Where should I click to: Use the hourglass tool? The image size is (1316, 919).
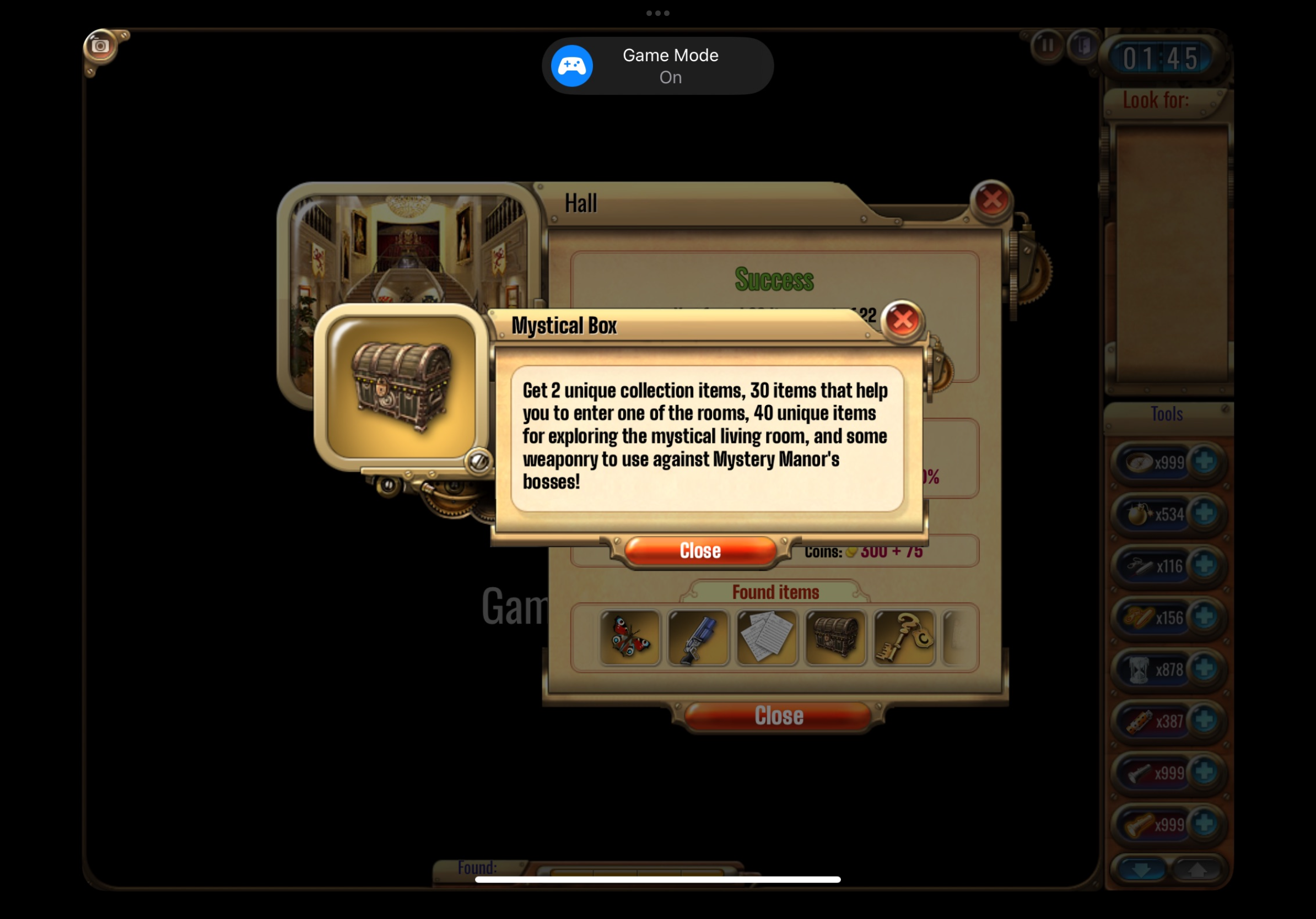coord(1139,669)
